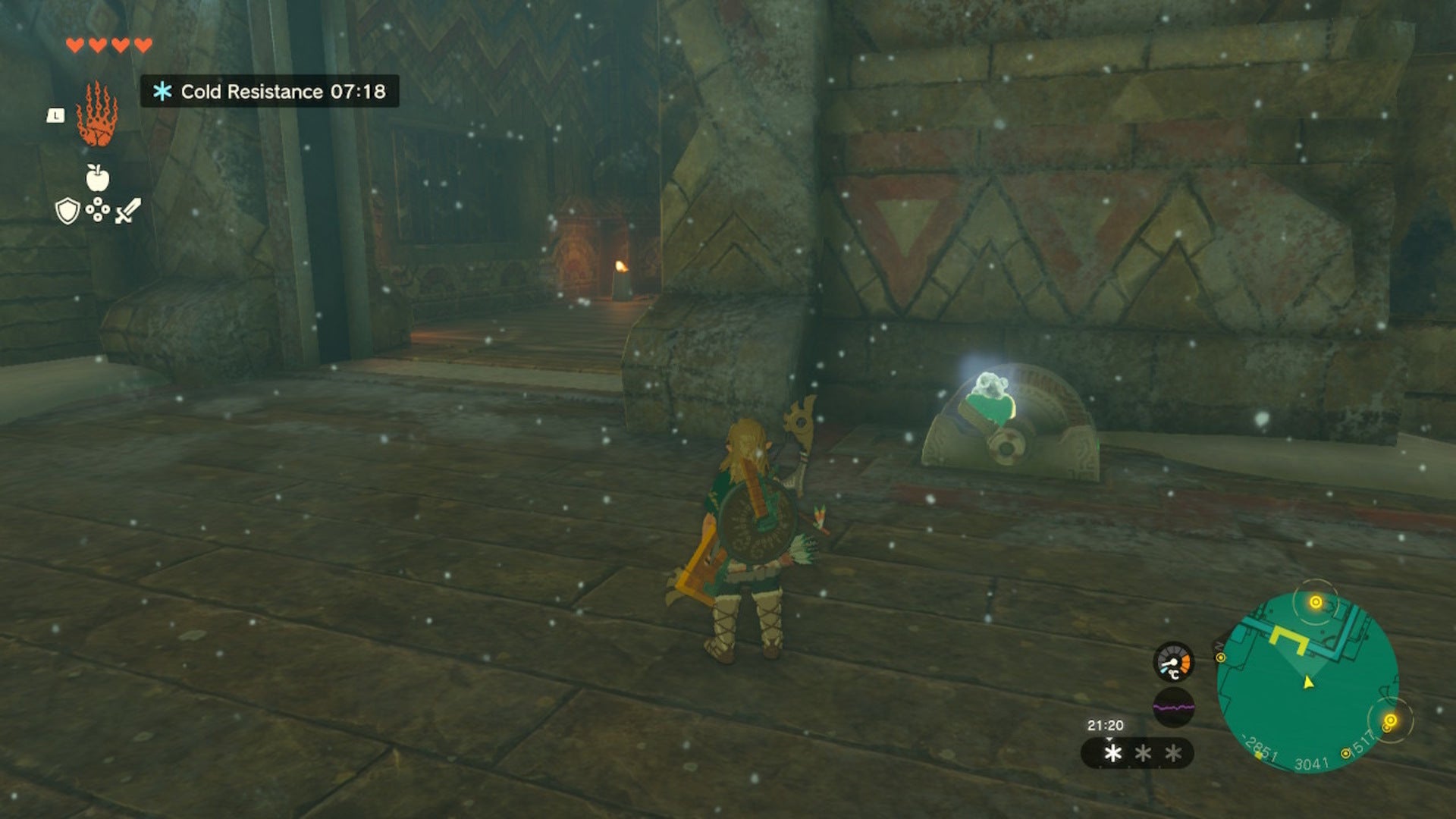1456x819 pixels.
Task: Click the temperature gauge above the minimap
Action: 1173,662
